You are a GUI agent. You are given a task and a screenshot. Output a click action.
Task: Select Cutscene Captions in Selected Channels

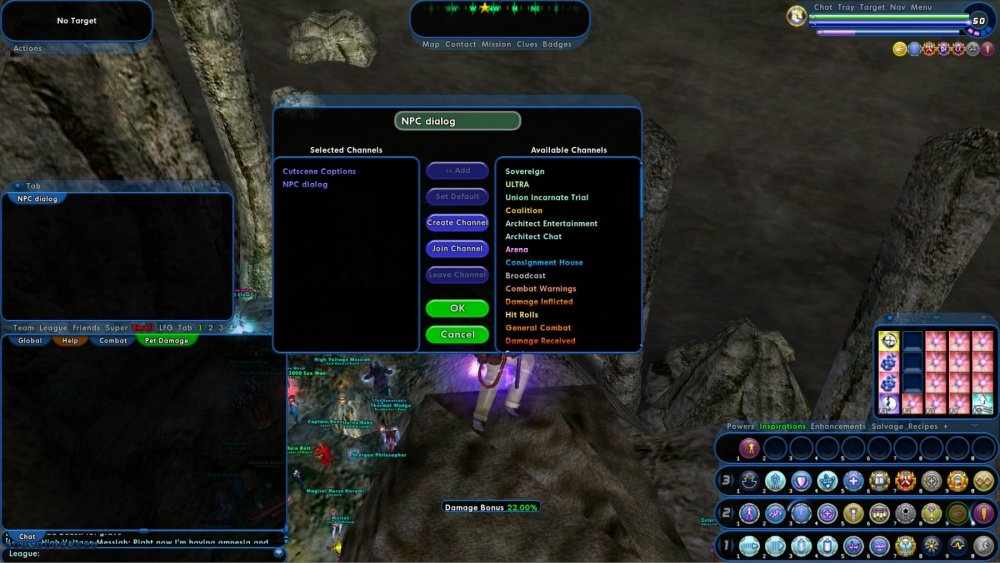[319, 171]
